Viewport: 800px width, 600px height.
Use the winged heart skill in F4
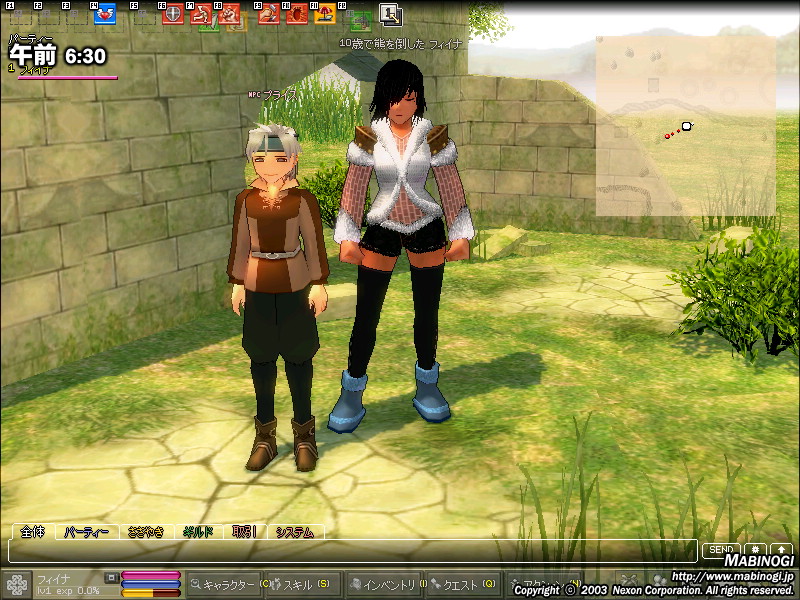pyautogui.click(x=104, y=14)
